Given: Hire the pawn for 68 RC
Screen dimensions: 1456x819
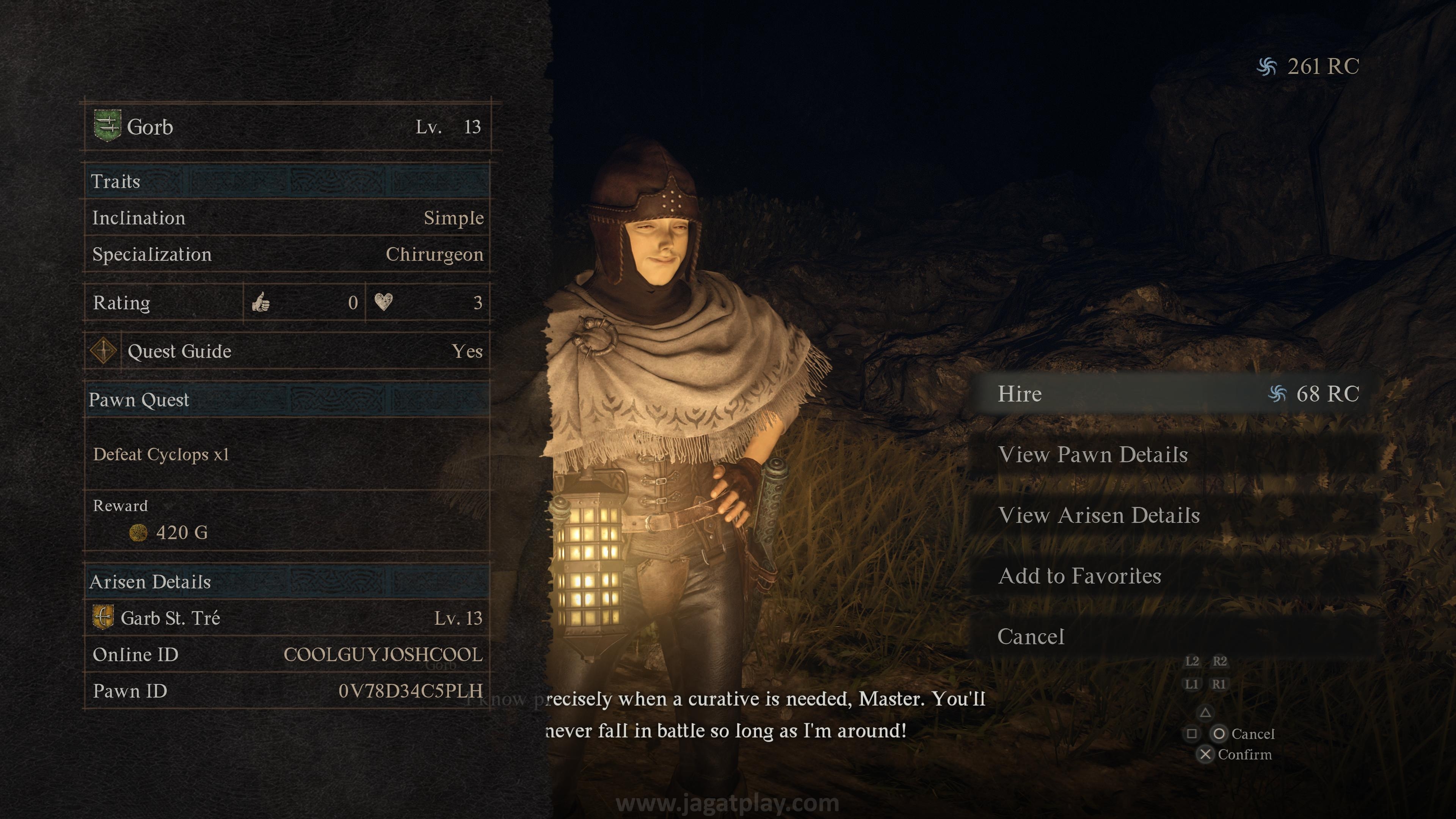Looking at the screenshot, I should tap(1176, 394).
